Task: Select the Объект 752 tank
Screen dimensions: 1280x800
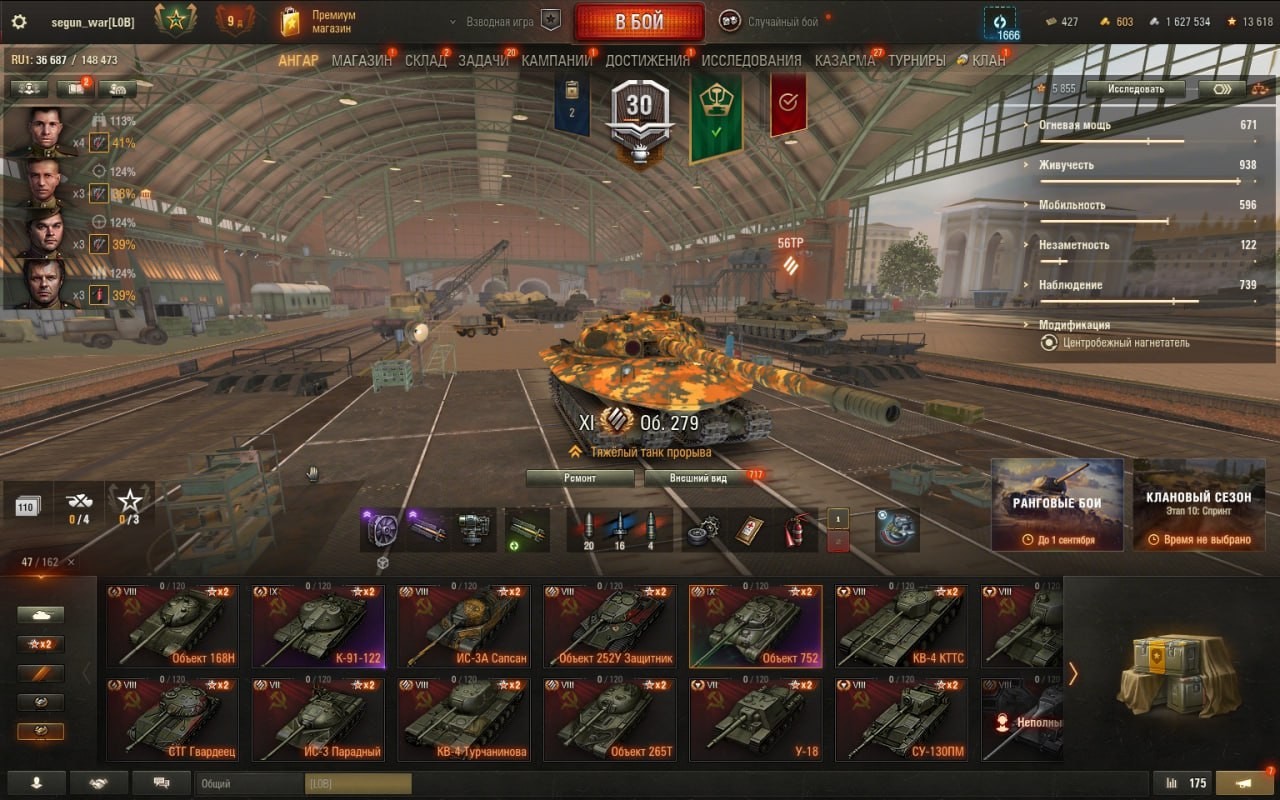Action: 756,627
